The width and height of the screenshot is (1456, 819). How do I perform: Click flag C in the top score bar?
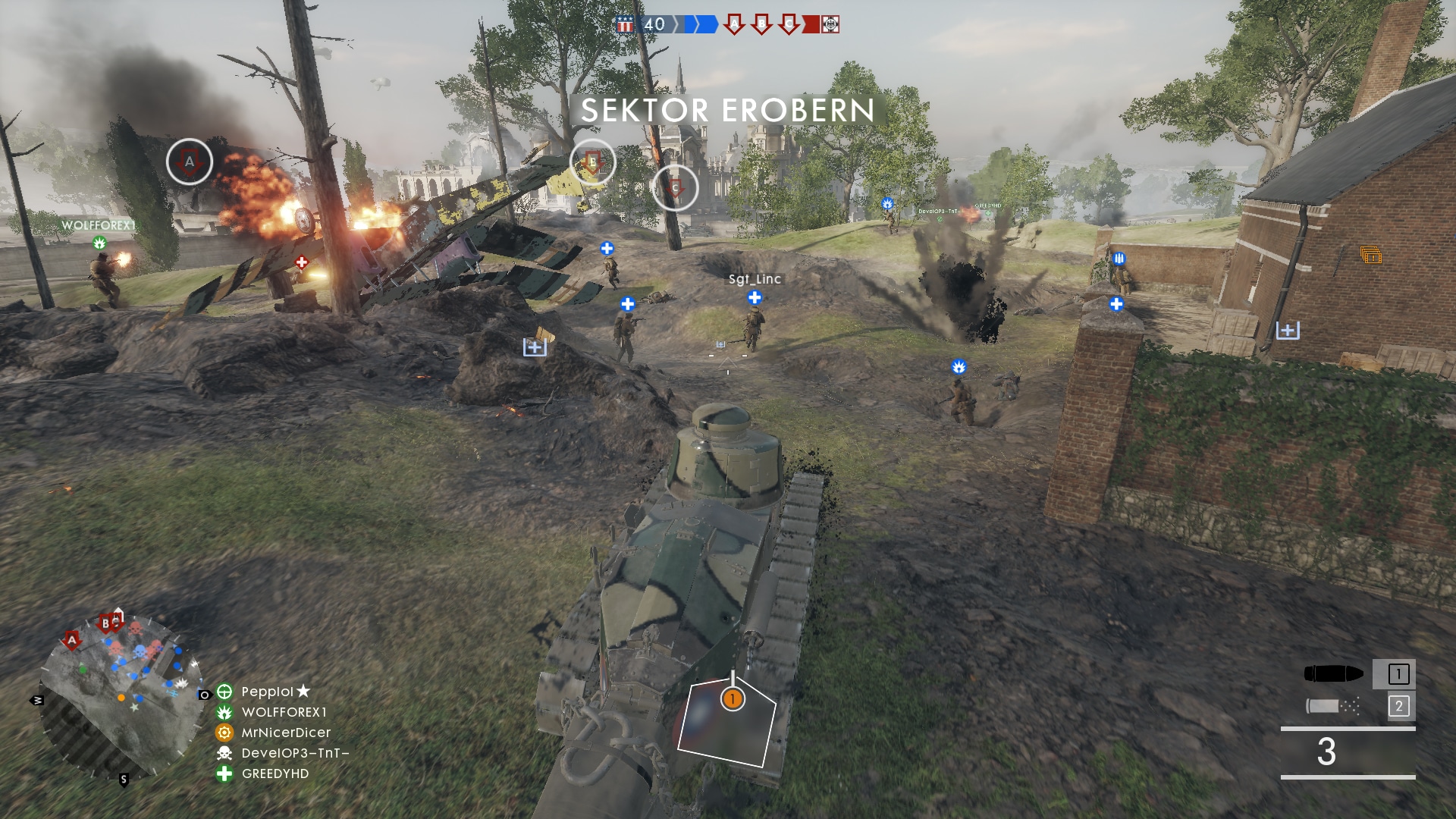click(x=789, y=24)
